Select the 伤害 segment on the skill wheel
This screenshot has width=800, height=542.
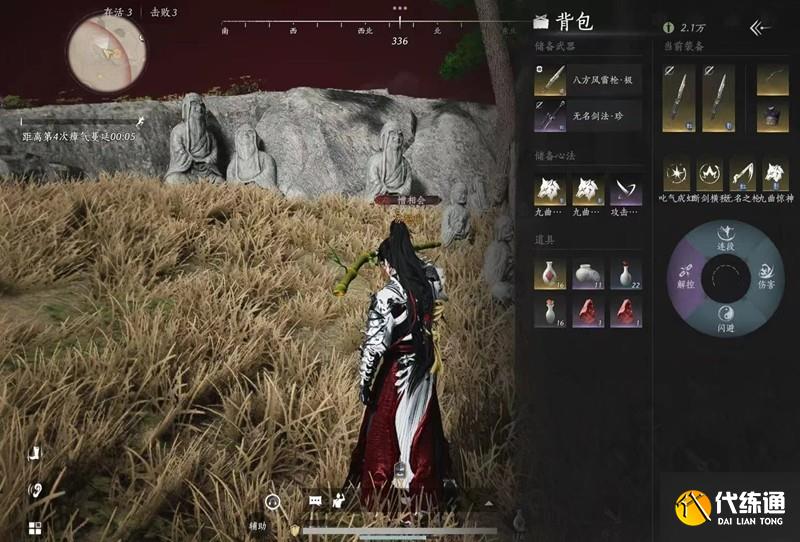[x=768, y=273]
